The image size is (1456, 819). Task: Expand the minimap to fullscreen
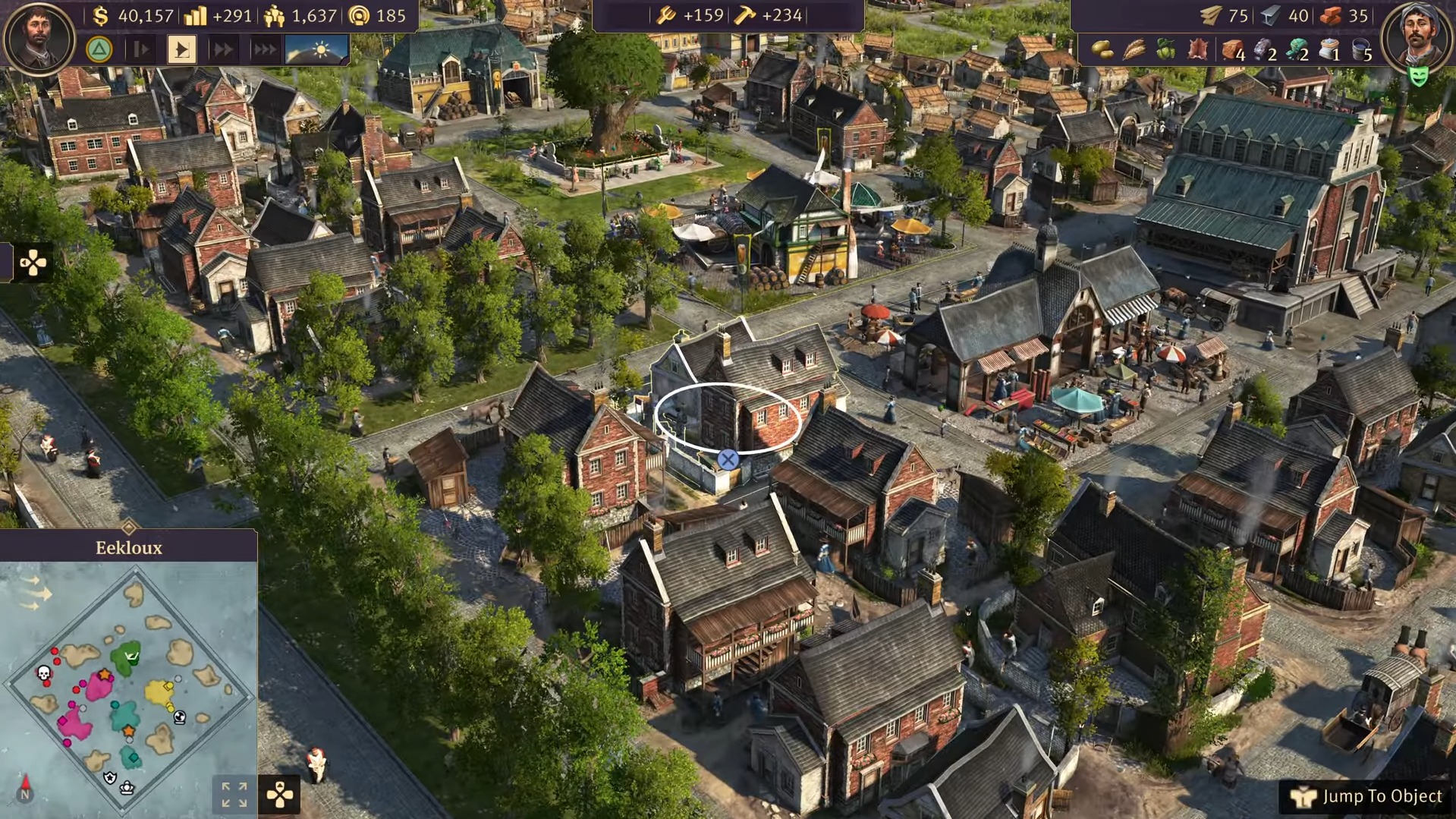coord(234,795)
